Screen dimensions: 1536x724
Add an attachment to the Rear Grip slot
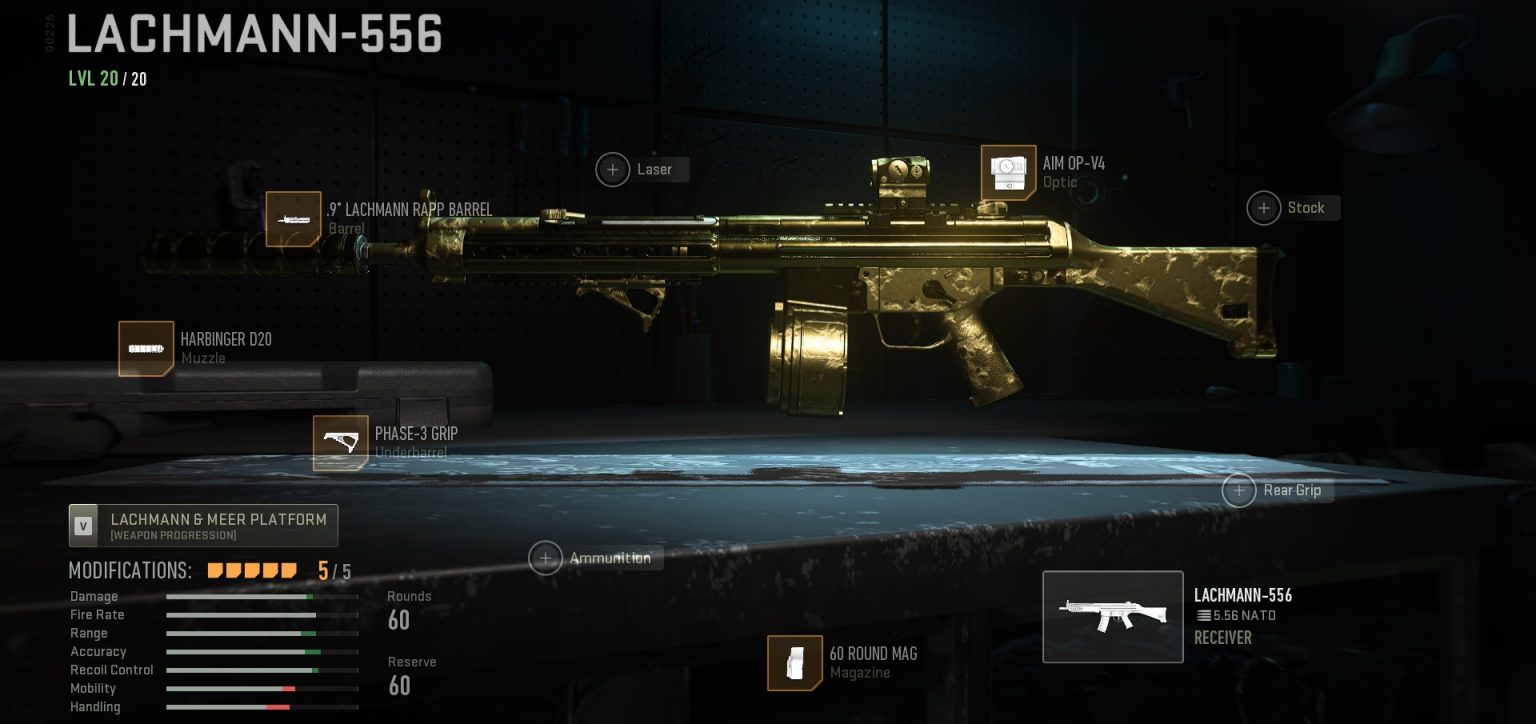(x=1239, y=490)
